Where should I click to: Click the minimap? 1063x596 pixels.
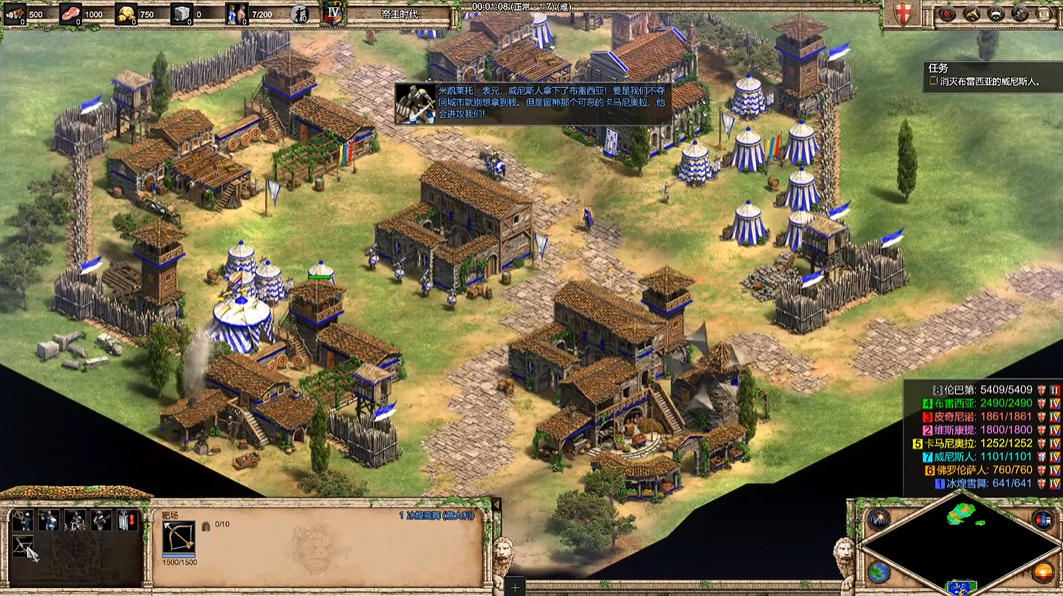pos(959,546)
